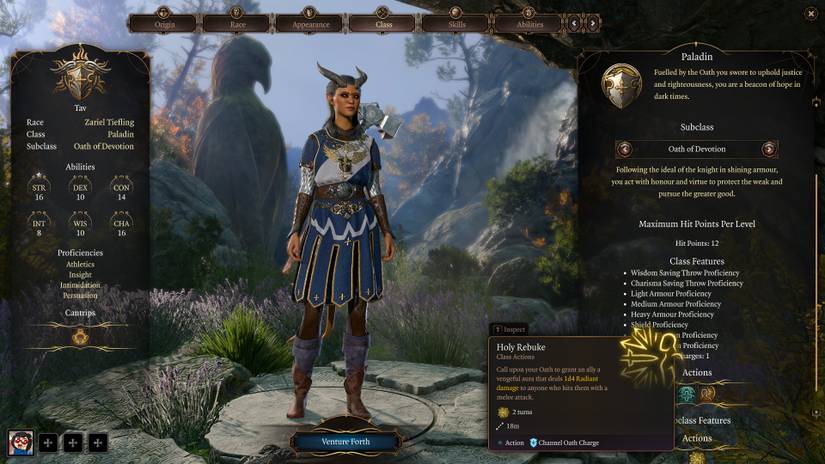Inspect the cantrip icon under Cantrips
Viewport: 825px width, 464px height.
(x=80, y=337)
